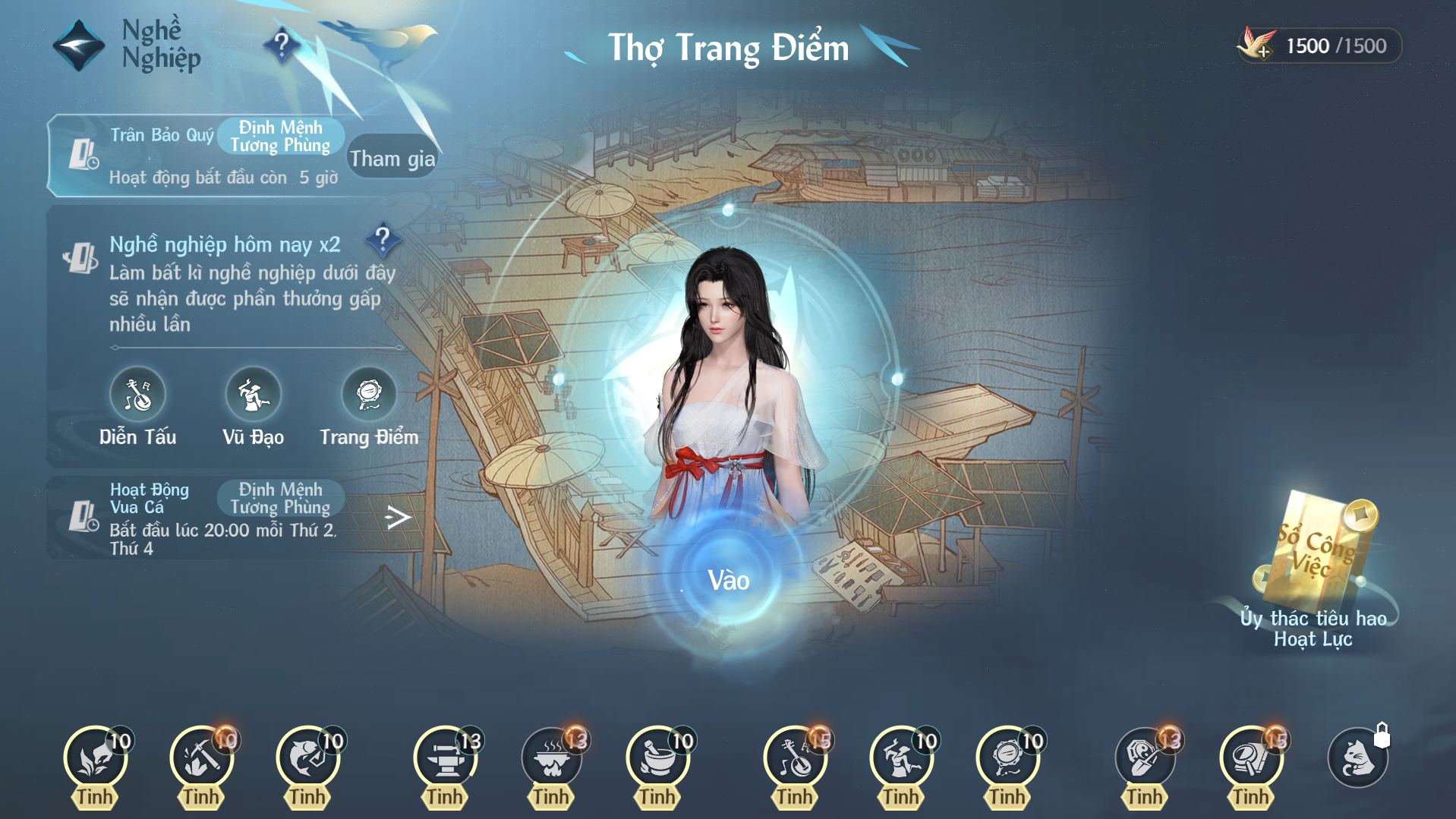Open the Hoạt Động Vua Cá arrow
1456x819 pixels.
(397, 518)
